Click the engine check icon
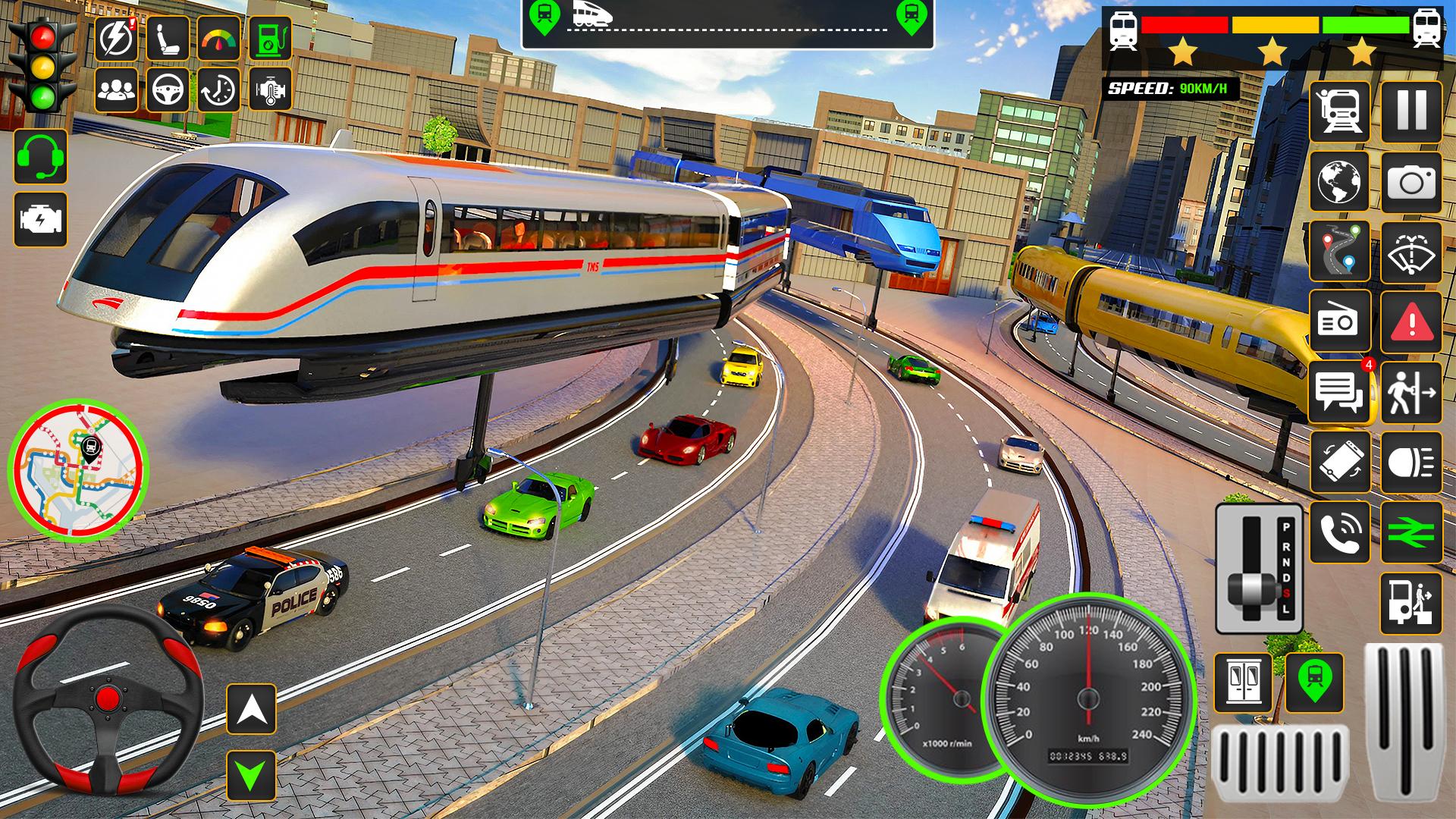Screen dimensions: 1456x819 pyautogui.click(x=40, y=220)
